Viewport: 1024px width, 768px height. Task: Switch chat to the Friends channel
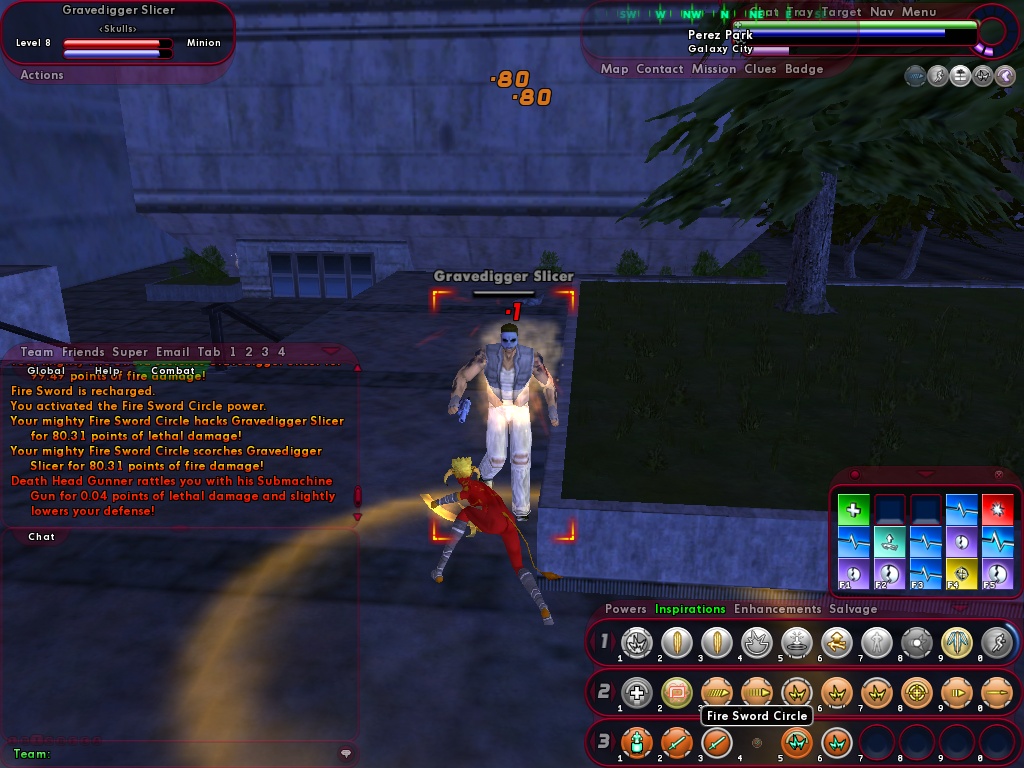[83, 352]
